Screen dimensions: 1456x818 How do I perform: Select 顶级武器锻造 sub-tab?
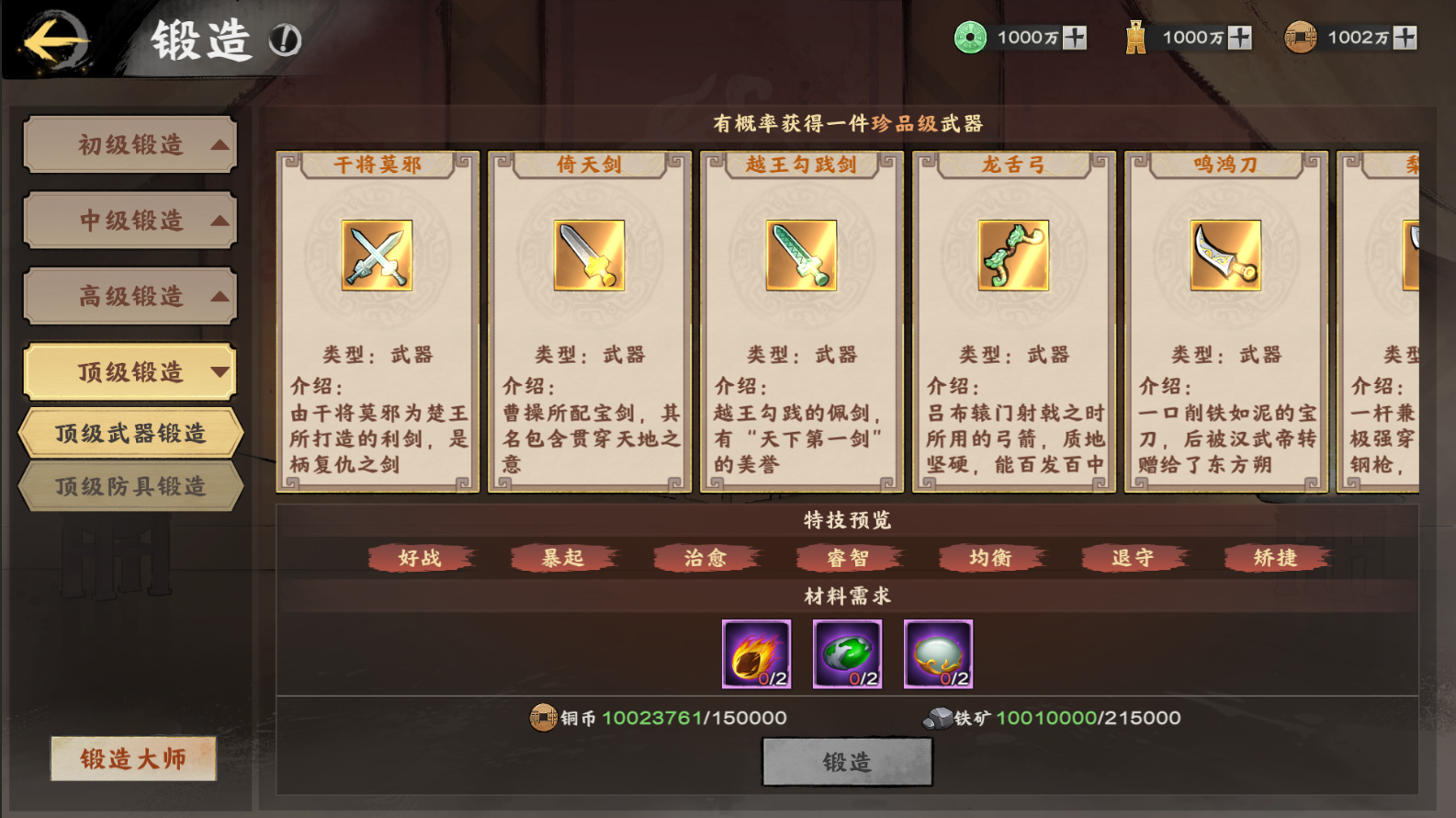click(130, 433)
